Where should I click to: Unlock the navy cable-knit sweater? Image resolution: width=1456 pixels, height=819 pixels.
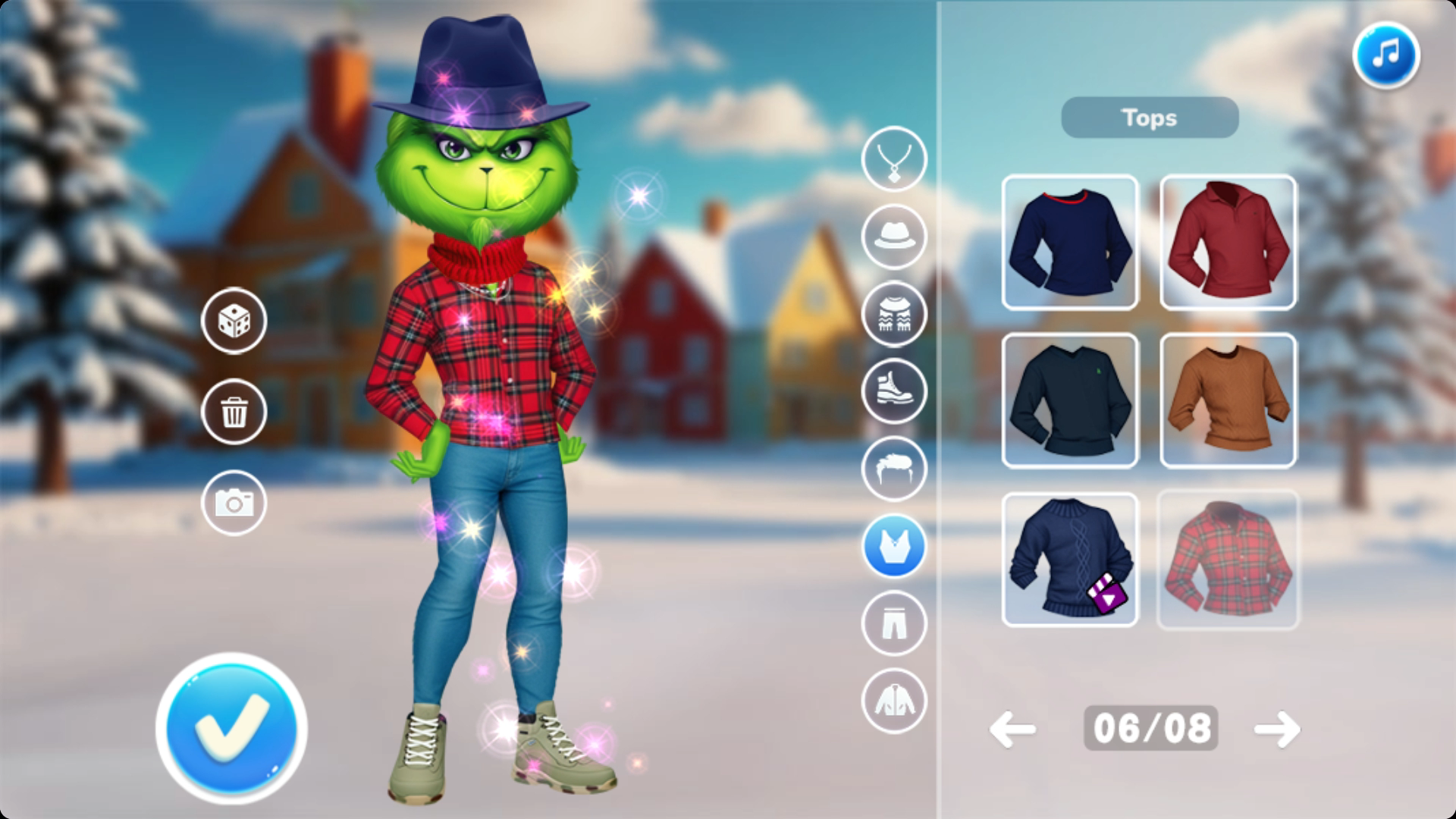click(x=1069, y=560)
